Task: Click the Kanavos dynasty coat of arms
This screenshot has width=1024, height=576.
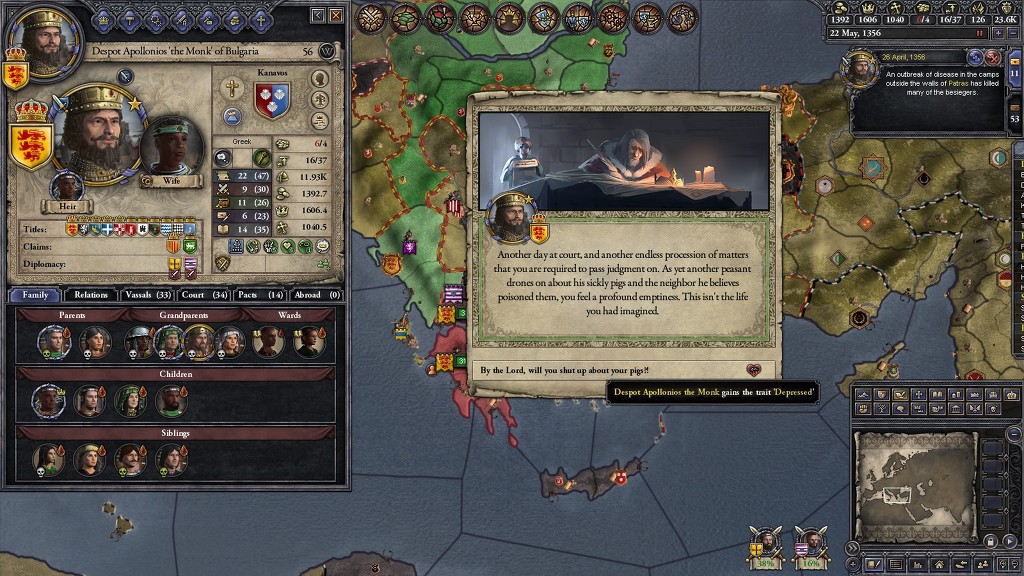Action: (271, 100)
